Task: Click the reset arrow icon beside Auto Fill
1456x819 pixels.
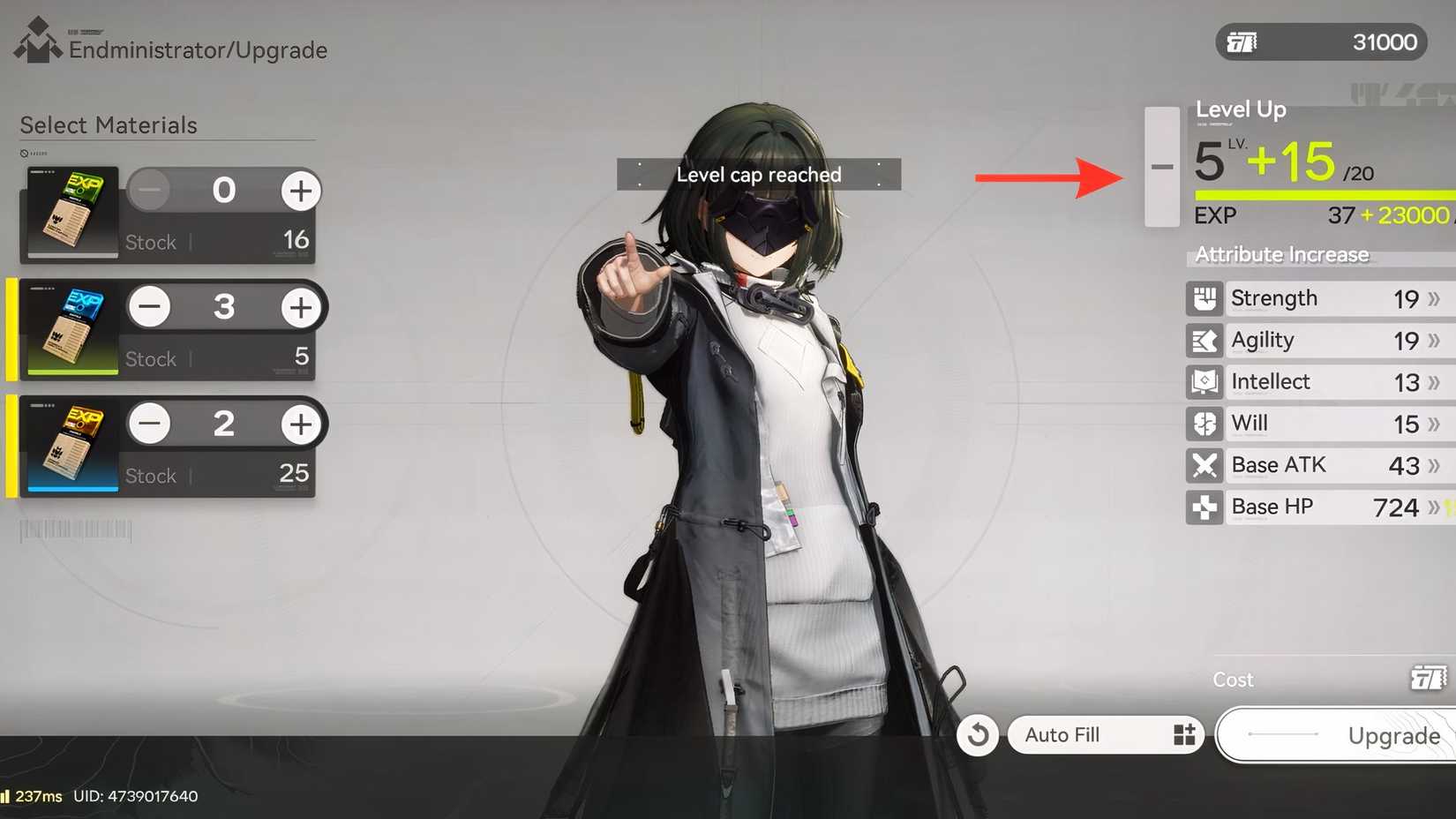Action: (x=977, y=734)
